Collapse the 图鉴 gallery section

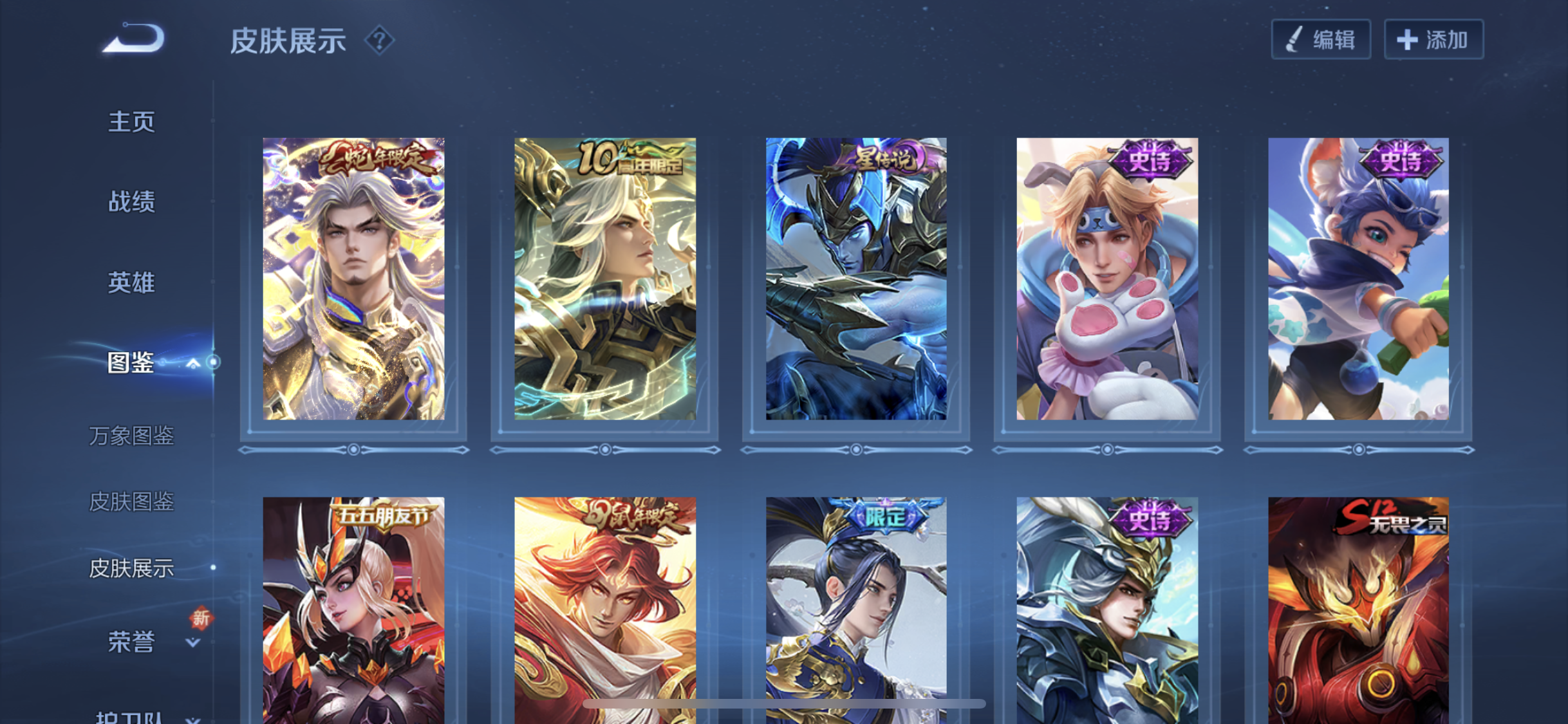coord(192,364)
